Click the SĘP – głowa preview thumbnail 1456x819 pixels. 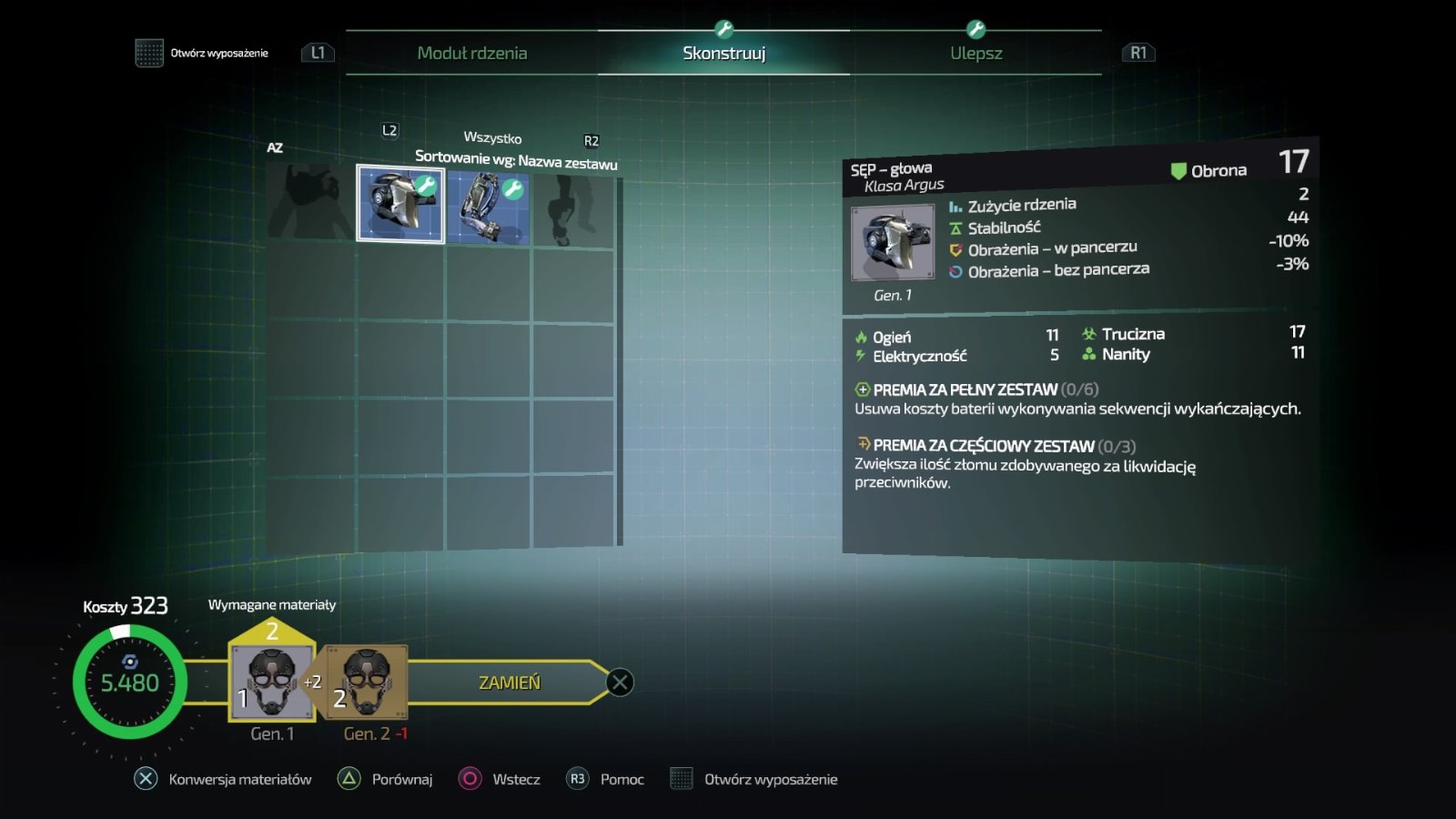click(892, 242)
